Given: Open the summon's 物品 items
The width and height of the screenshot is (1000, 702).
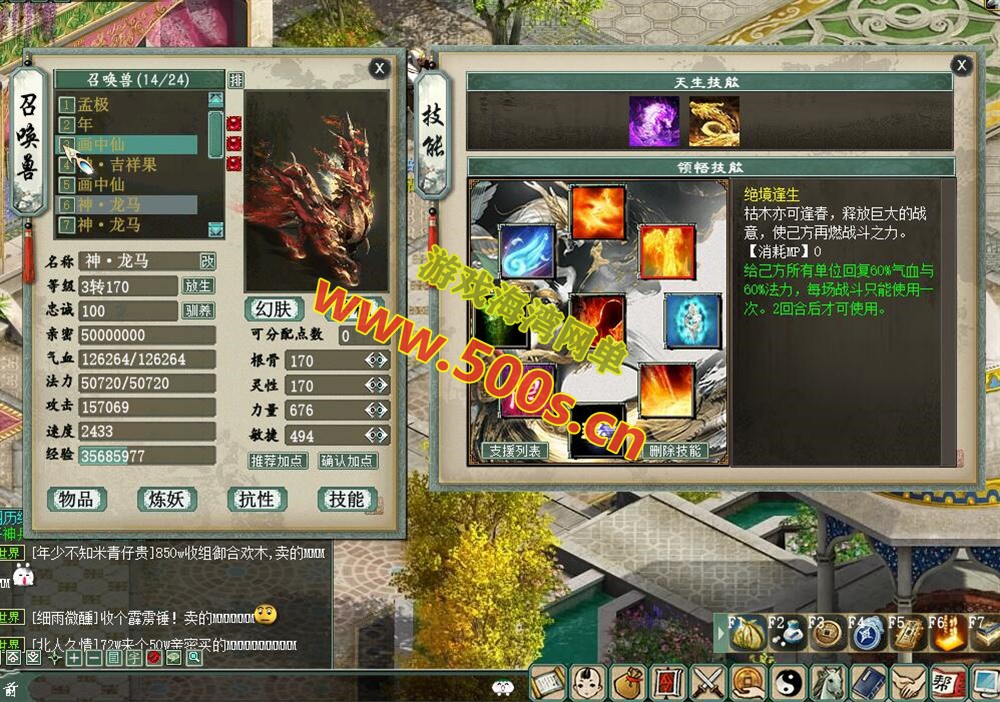Looking at the screenshot, I should 77,499.
